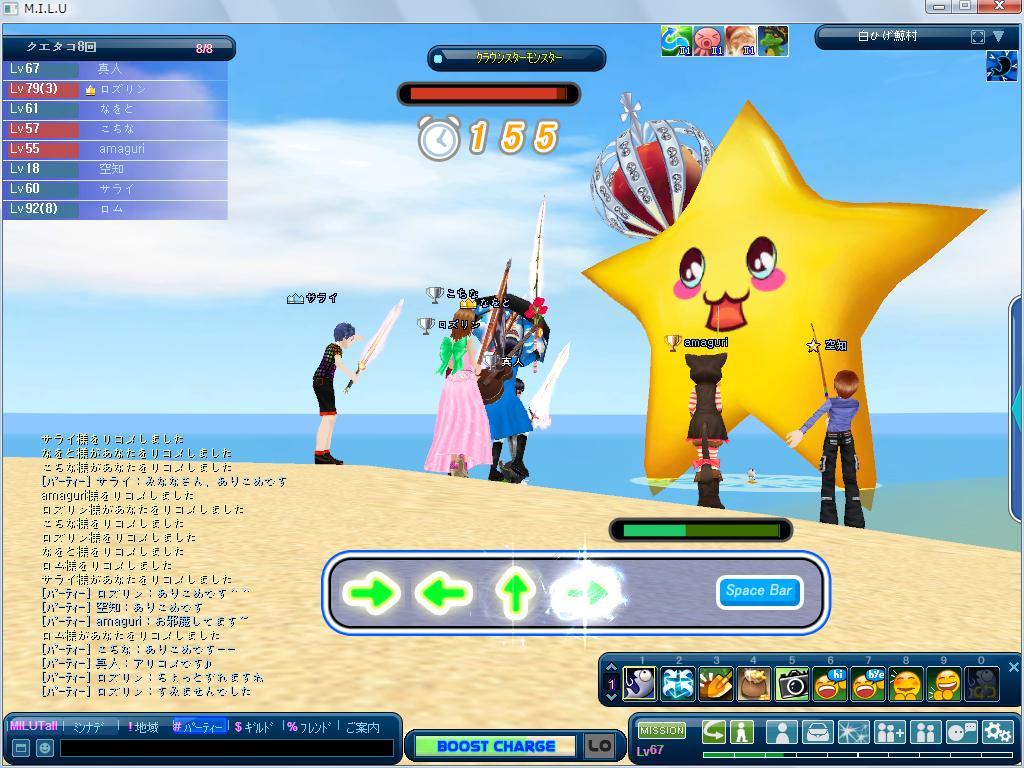Image resolution: width=1024 pixels, height=768 pixels.
Task: Select the MILUTall chat tab
Action: (x=33, y=727)
